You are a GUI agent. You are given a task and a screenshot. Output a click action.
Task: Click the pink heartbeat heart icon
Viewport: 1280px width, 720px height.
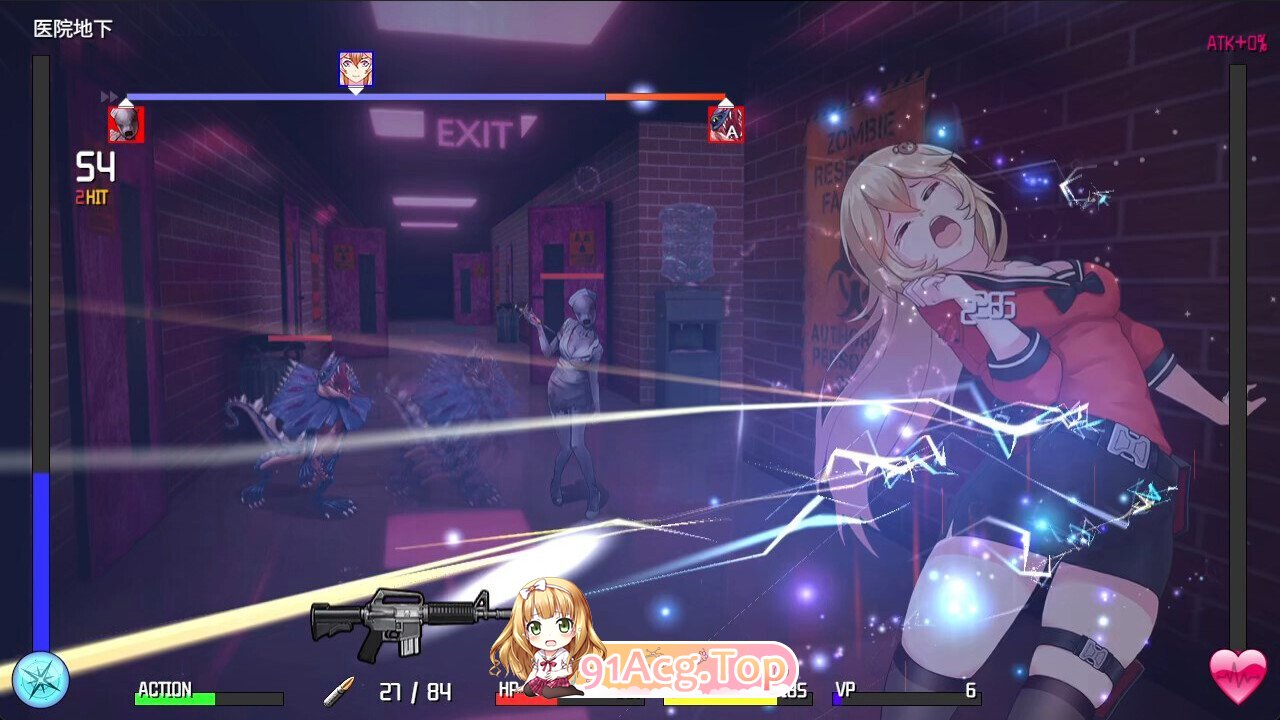click(1238, 677)
